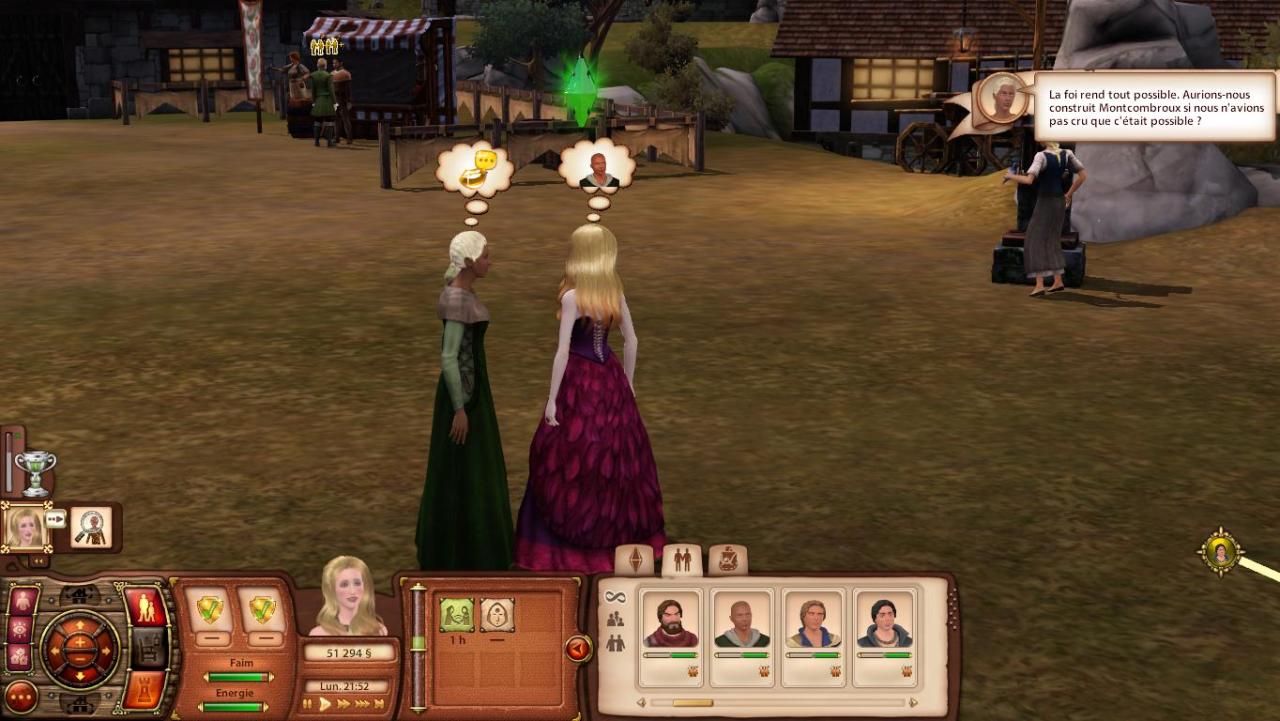Open the ship icon tab

click(728, 560)
